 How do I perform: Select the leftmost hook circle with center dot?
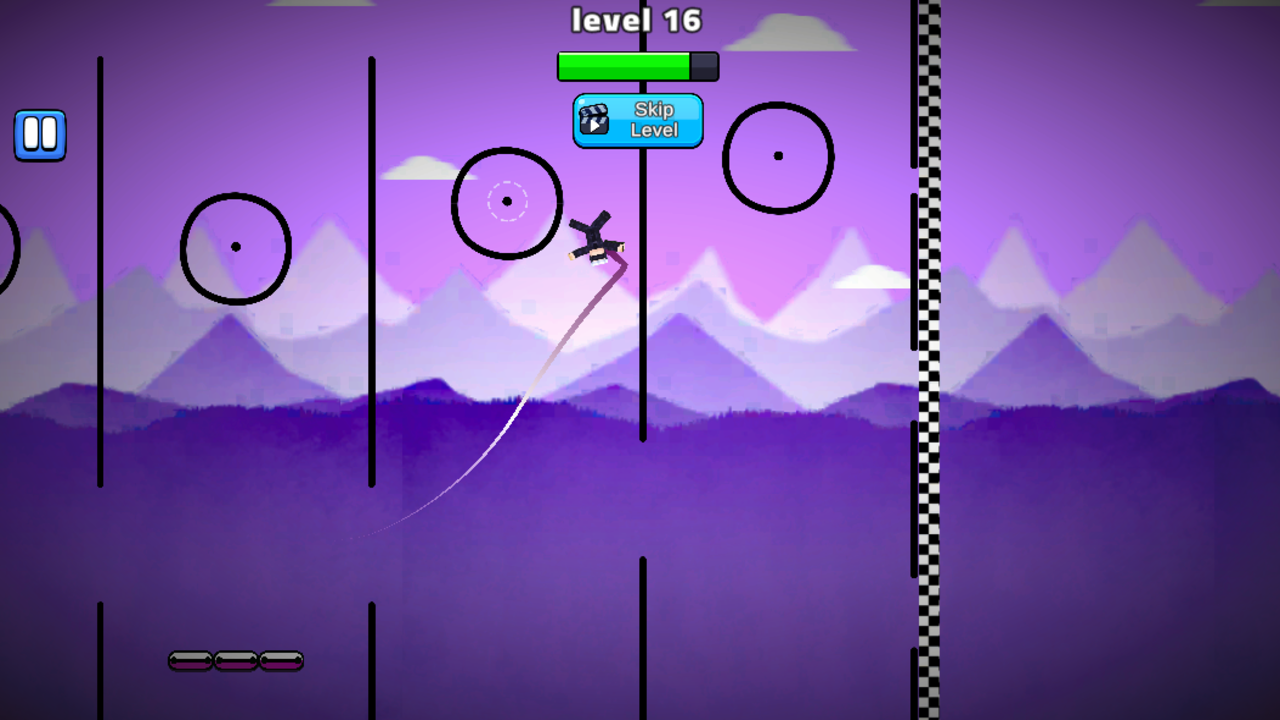[236, 245]
